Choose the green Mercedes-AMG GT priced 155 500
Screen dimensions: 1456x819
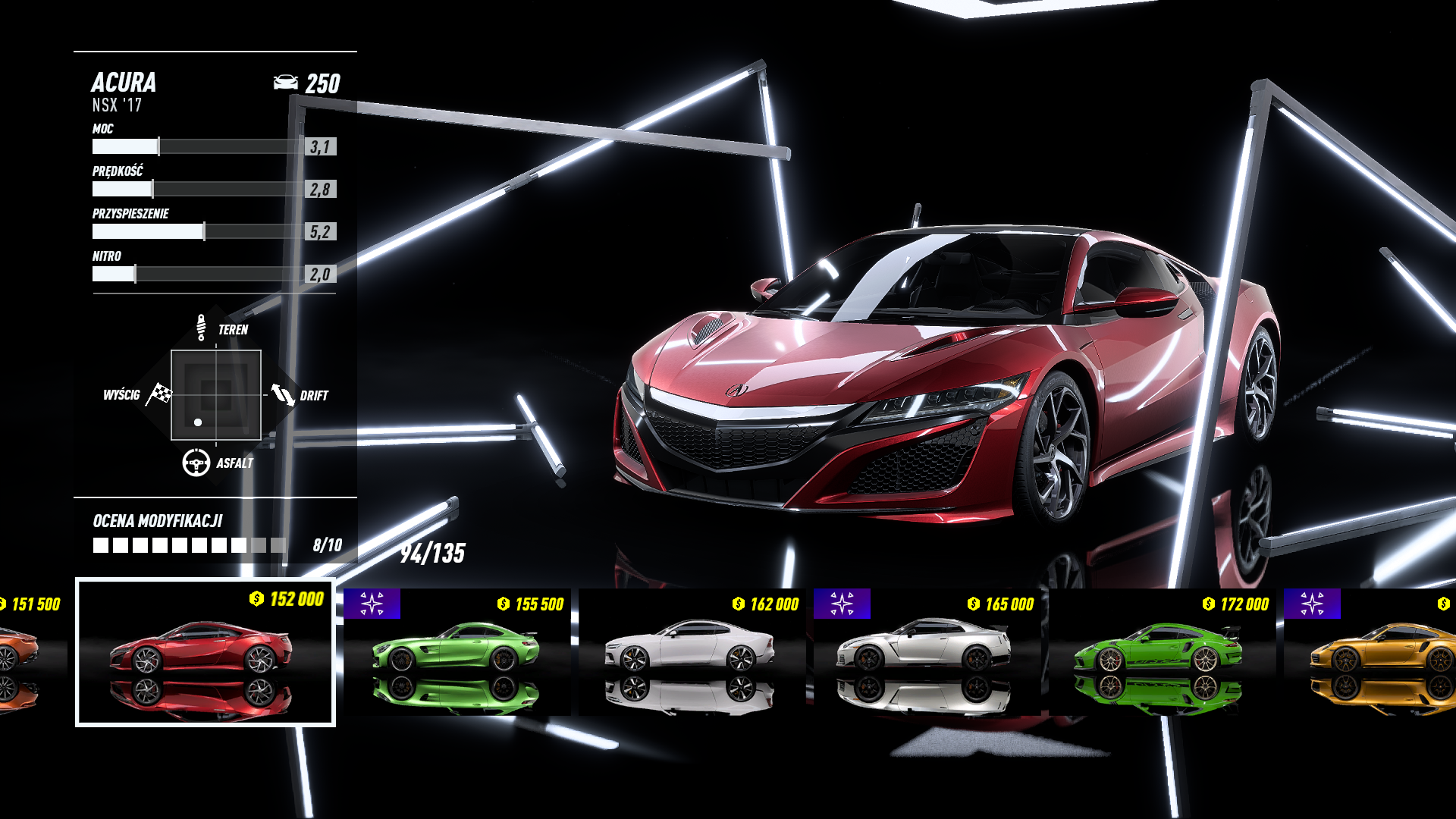457,651
